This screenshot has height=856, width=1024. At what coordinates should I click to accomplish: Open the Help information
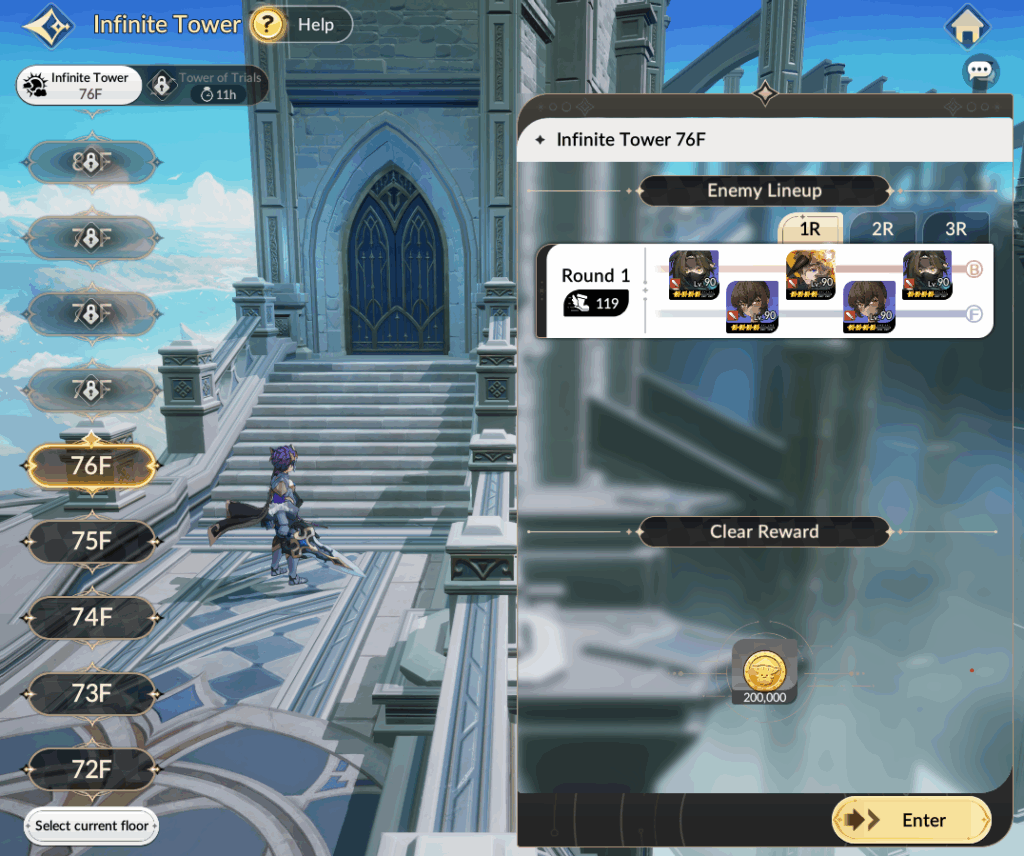300,25
